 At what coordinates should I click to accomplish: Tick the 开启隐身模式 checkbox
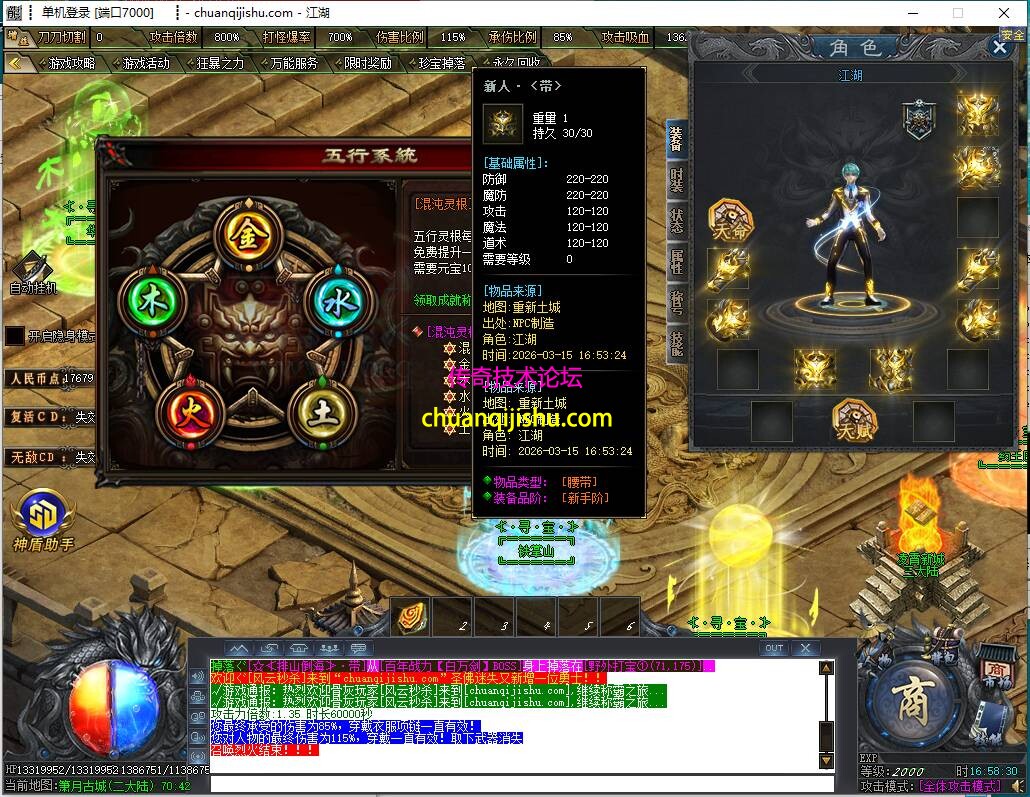[14, 336]
